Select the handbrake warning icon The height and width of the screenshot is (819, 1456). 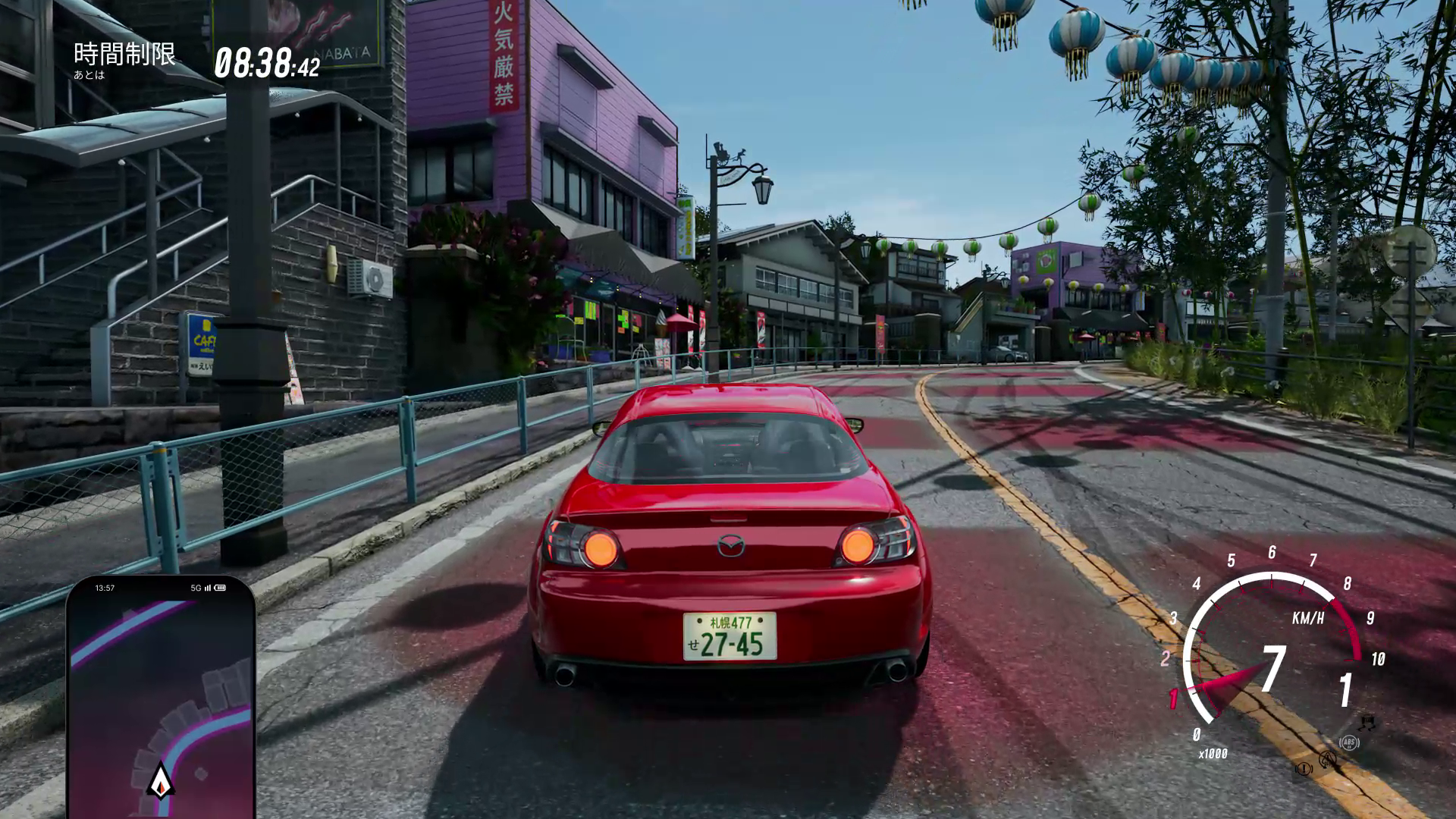[1304, 769]
